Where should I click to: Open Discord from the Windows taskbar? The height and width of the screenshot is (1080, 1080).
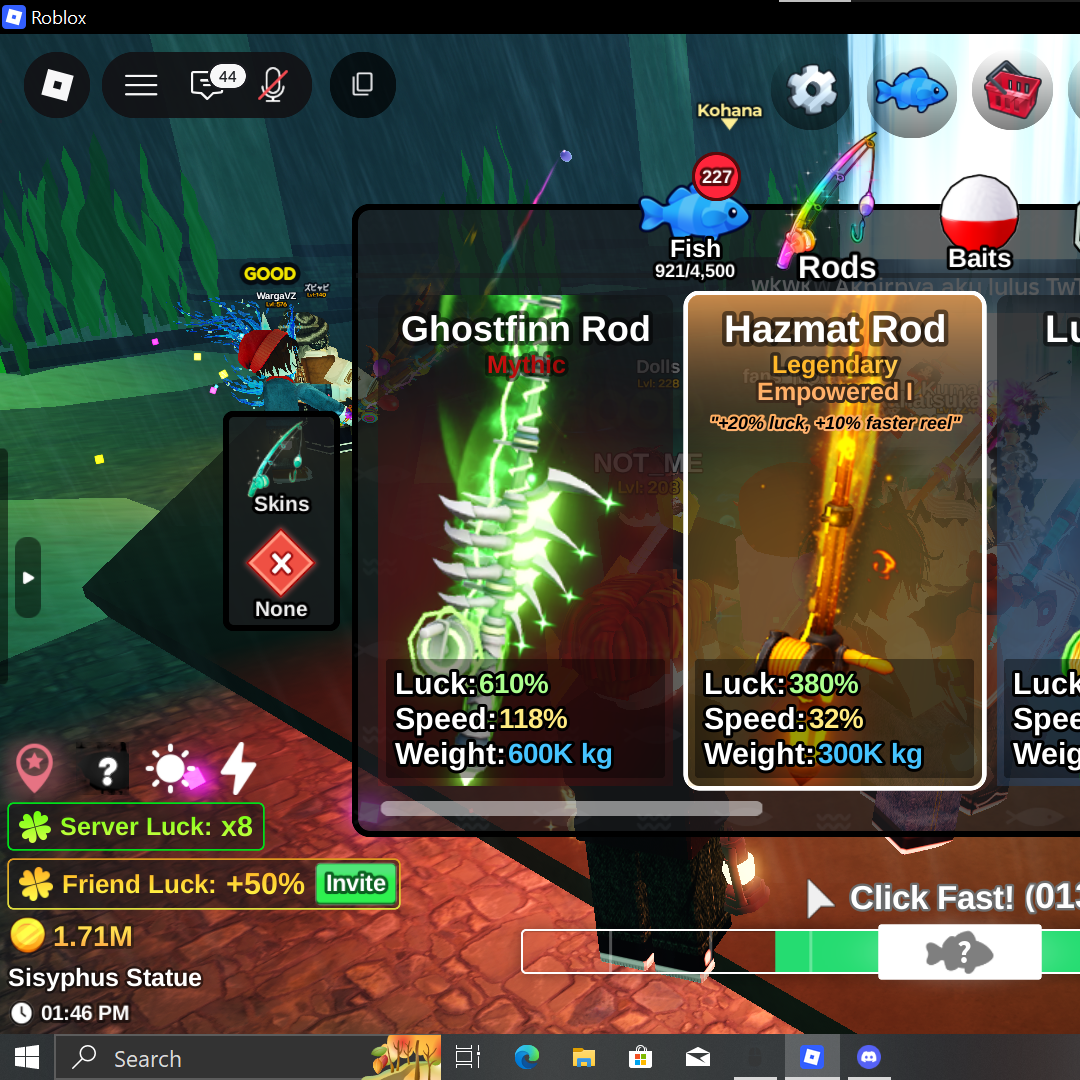click(x=869, y=1058)
